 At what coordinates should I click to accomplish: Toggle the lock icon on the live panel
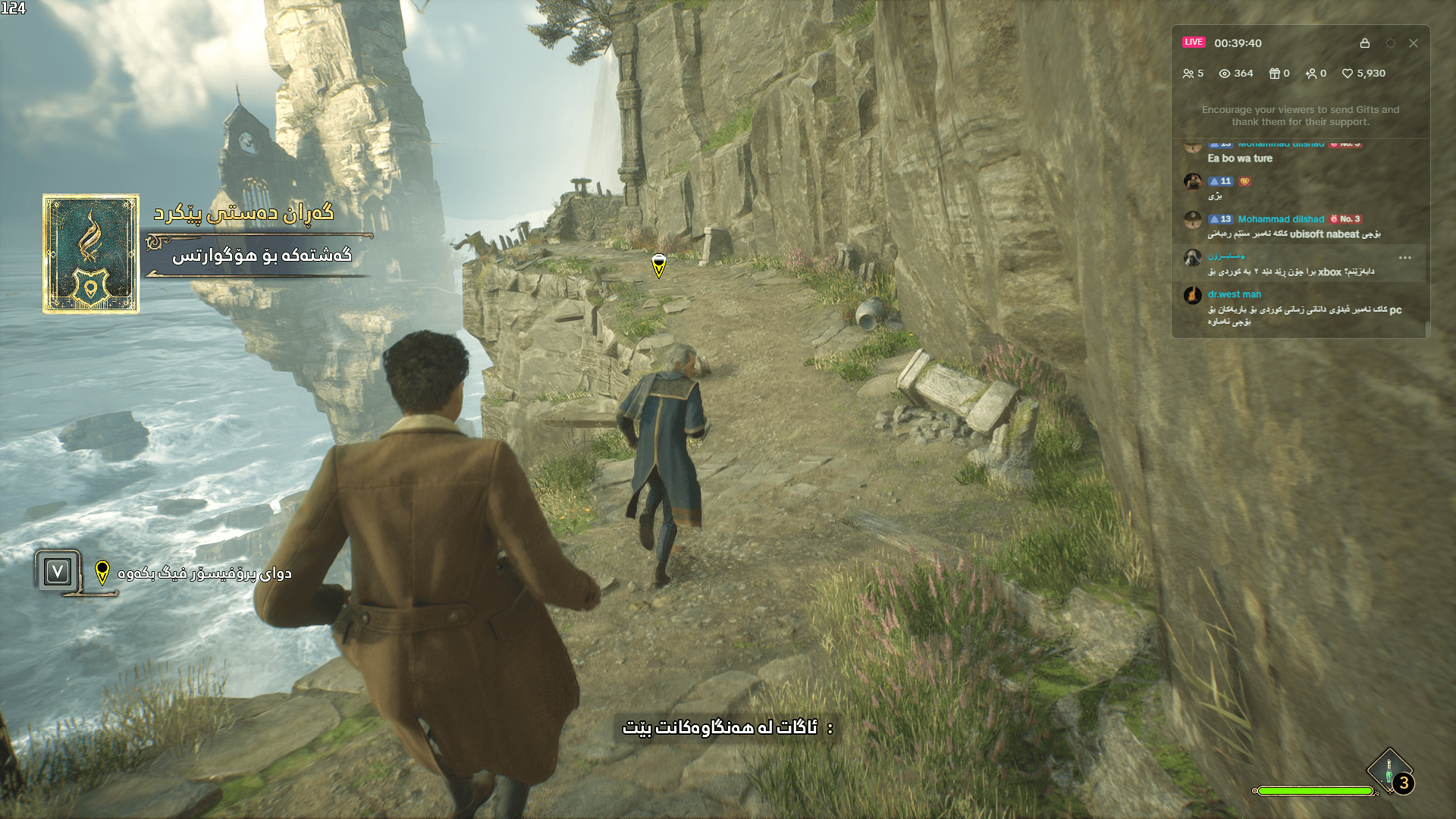tap(1365, 43)
